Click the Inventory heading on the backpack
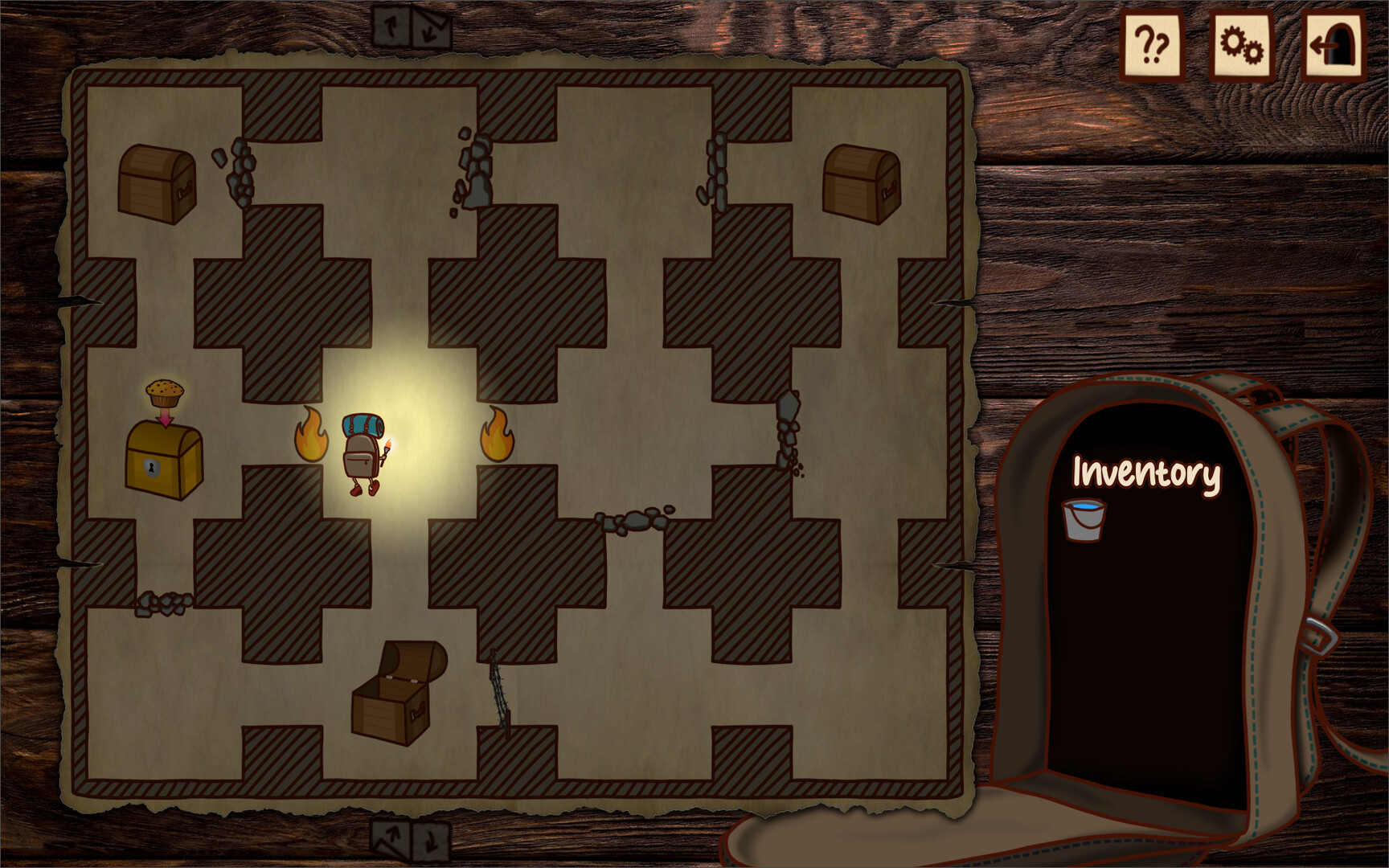 pyautogui.click(x=1145, y=474)
